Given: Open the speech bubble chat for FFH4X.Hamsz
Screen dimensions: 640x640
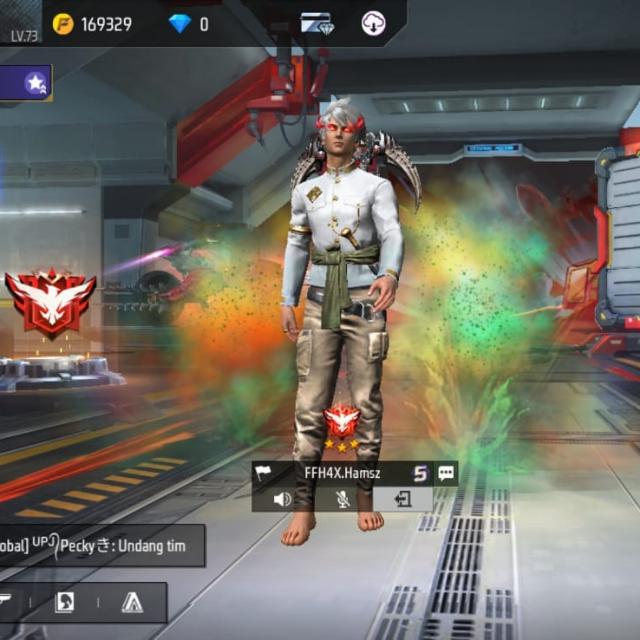Looking at the screenshot, I should coord(445,473).
